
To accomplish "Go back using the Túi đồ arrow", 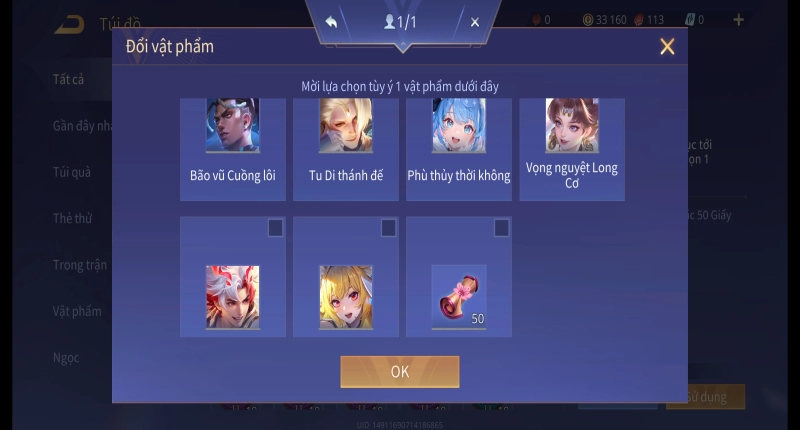I will coord(70,24).
